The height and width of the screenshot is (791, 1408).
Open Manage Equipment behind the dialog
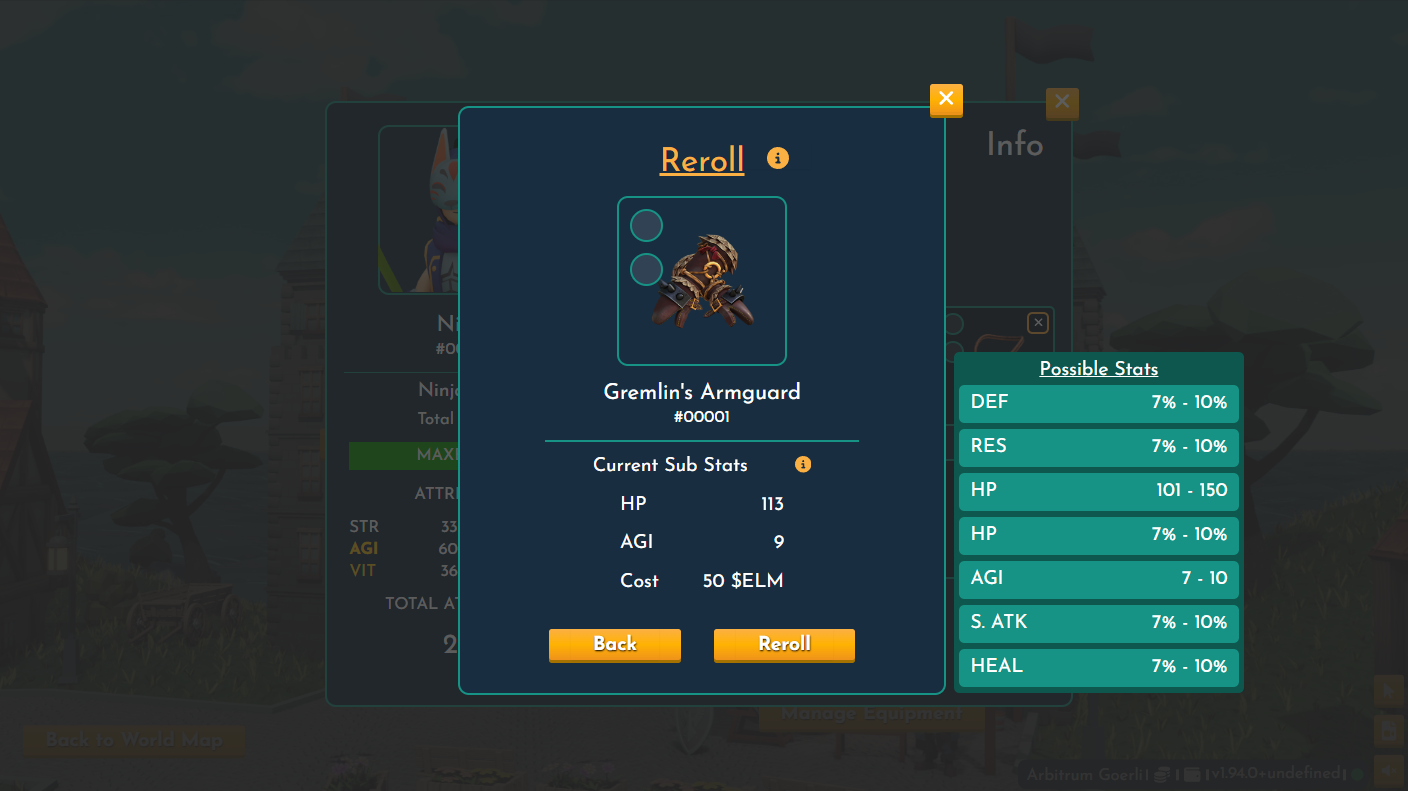871,714
